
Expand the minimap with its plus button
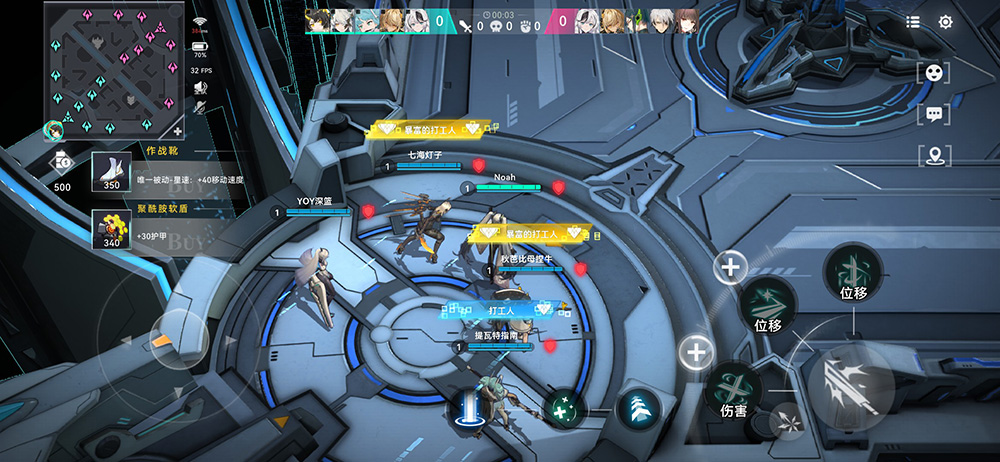click(x=178, y=130)
